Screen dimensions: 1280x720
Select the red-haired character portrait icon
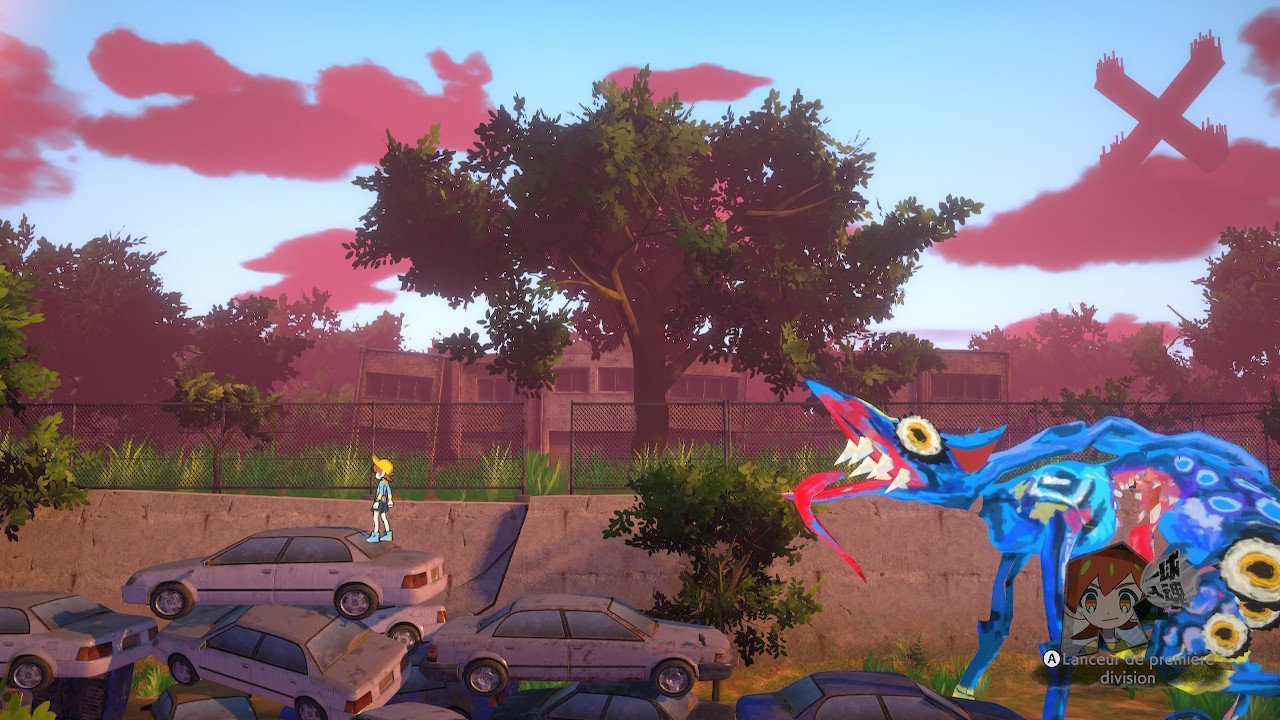coord(1104,599)
